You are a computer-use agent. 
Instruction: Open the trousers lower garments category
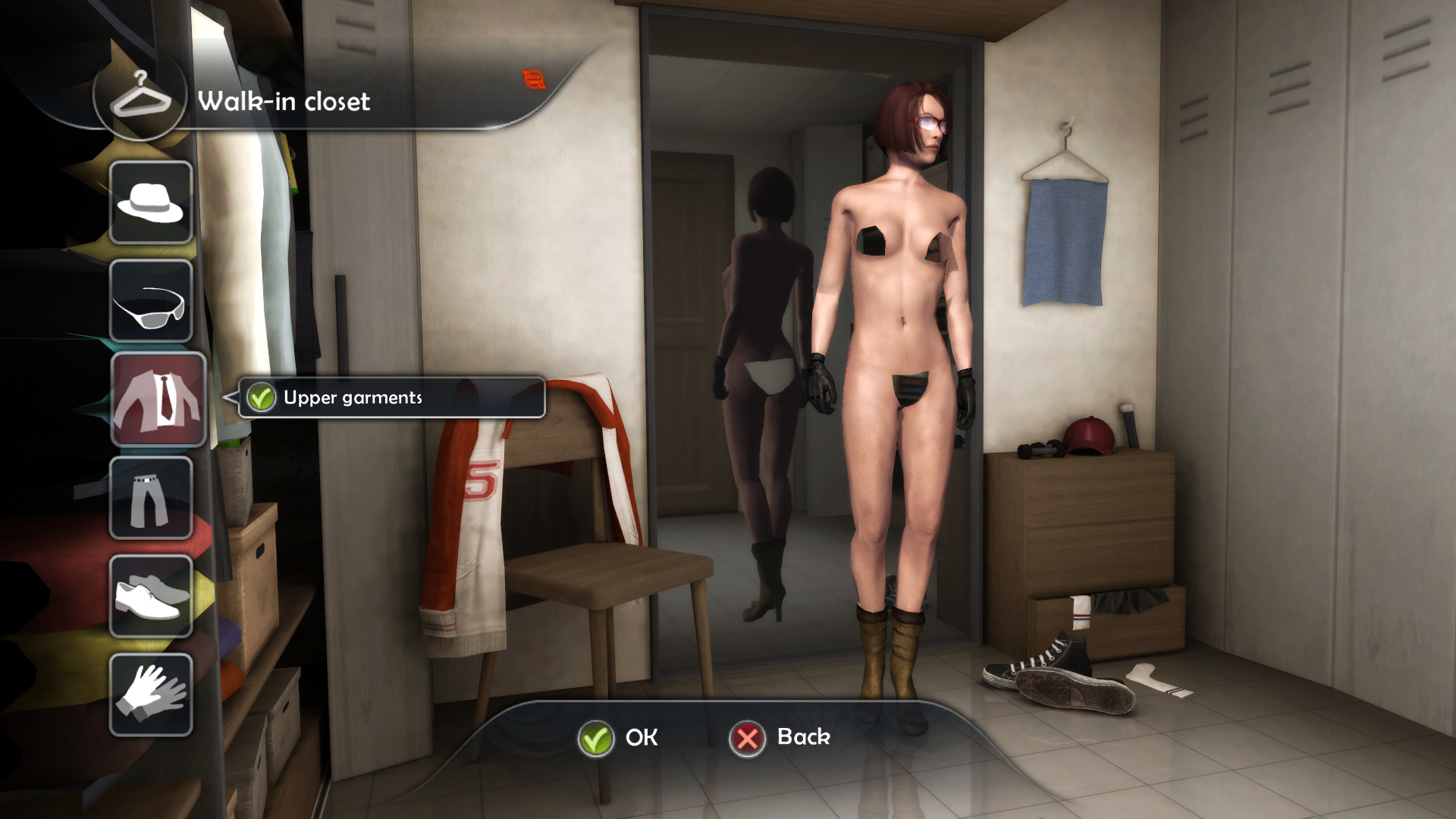coord(151,498)
